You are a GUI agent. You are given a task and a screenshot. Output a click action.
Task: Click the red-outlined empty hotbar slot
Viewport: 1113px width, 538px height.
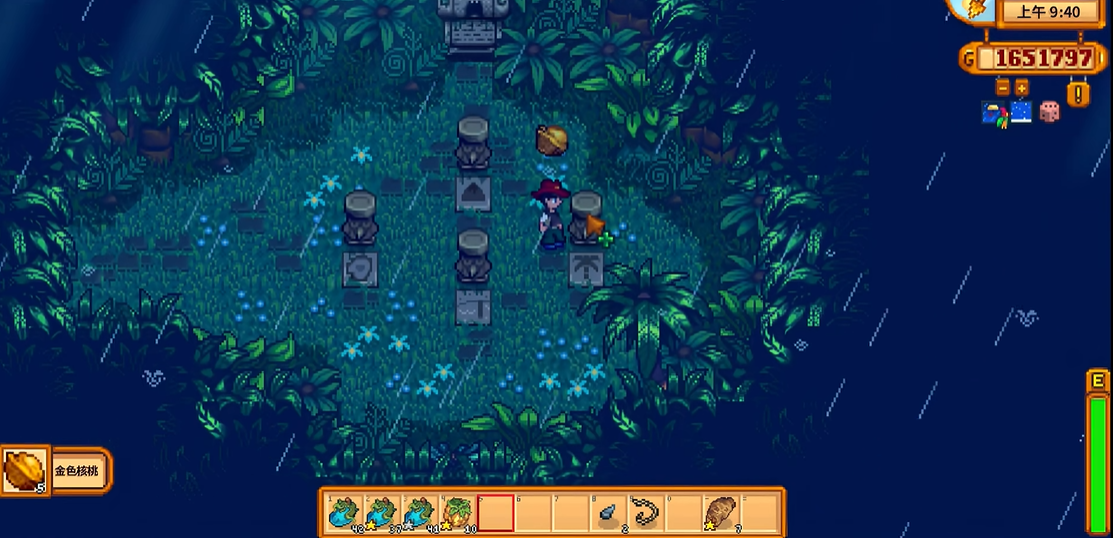496,513
